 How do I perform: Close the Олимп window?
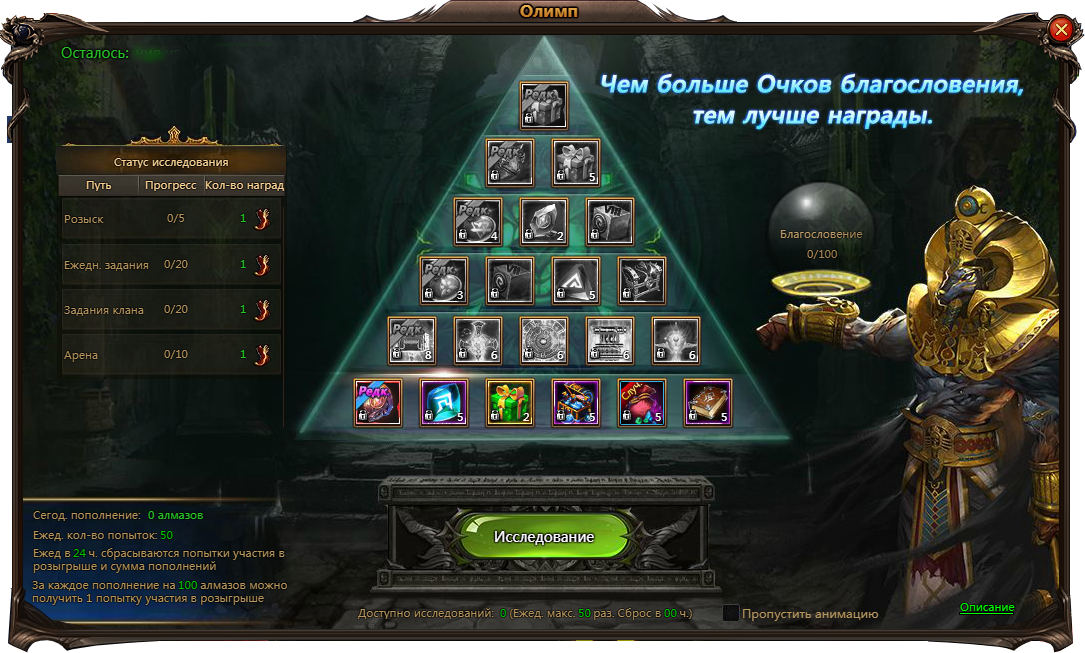click(x=1061, y=30)
